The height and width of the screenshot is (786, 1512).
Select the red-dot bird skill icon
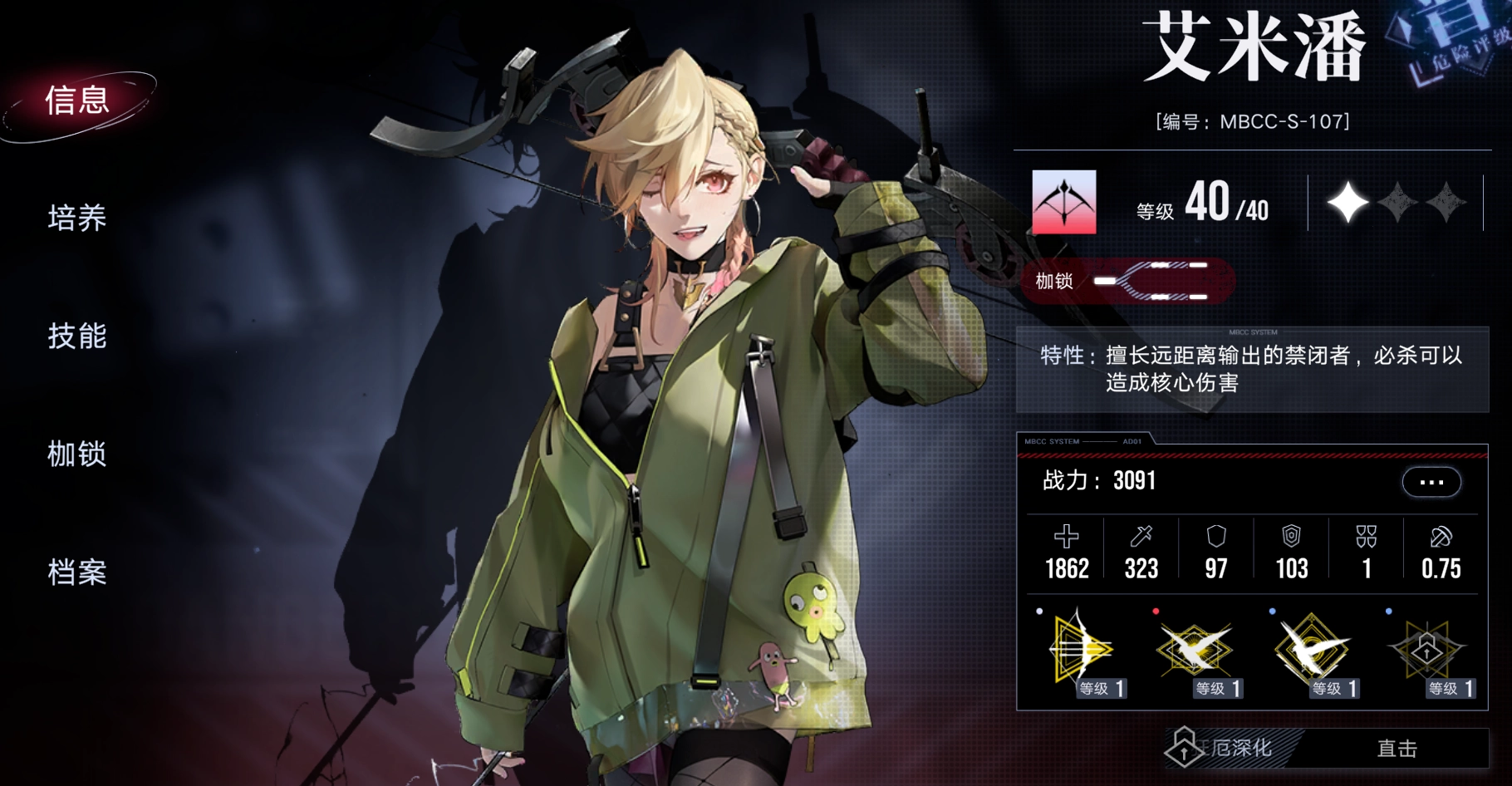1196,652
